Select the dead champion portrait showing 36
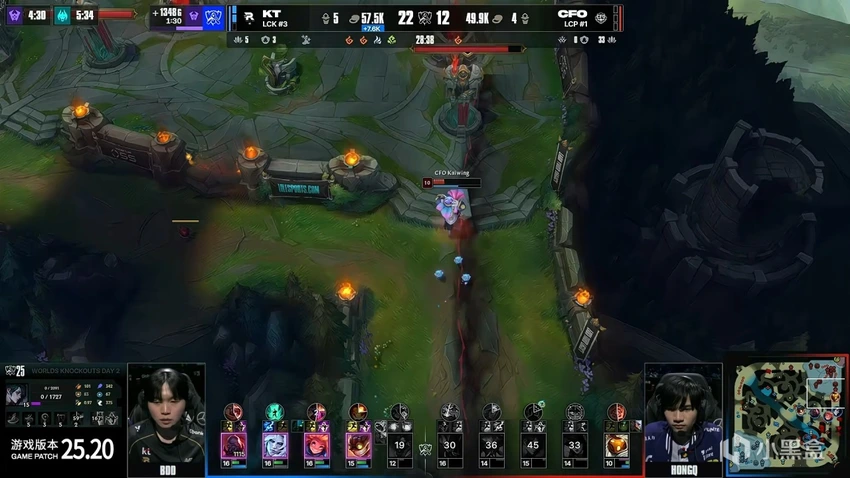The width and height of the screenshot is (850, 478). (x=491, y=444)
